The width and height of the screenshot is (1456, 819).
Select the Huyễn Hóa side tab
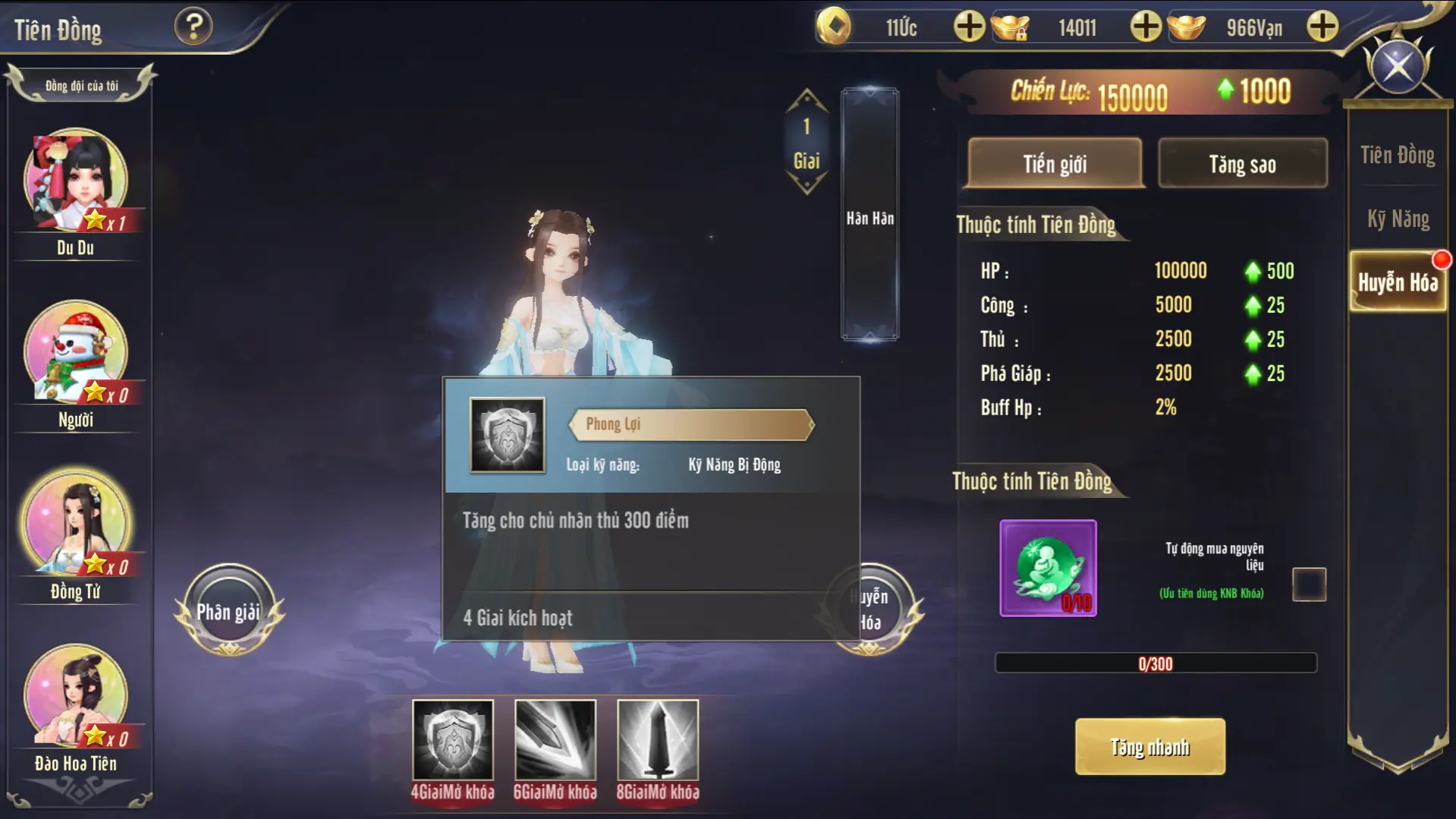tap(1398, 282)
